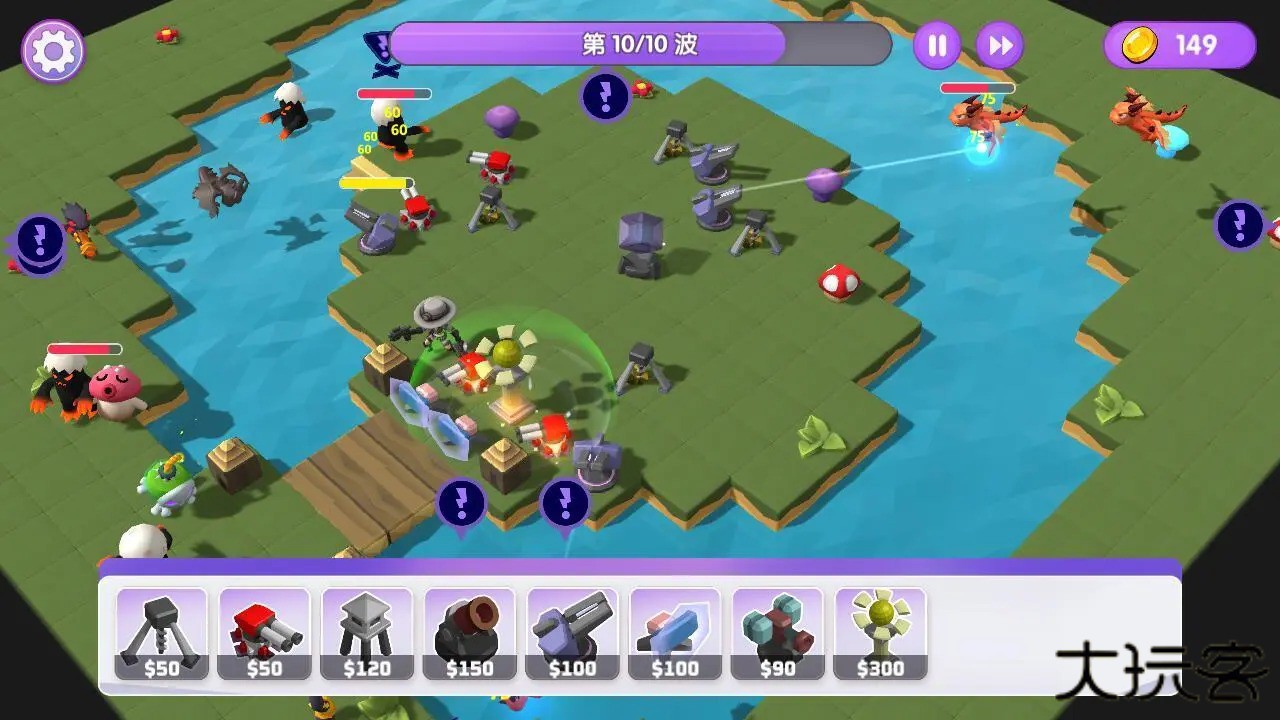Screen dimensions: 1280x720
Task: Pick the $150 black cannon tower
Action: (469, 634)
